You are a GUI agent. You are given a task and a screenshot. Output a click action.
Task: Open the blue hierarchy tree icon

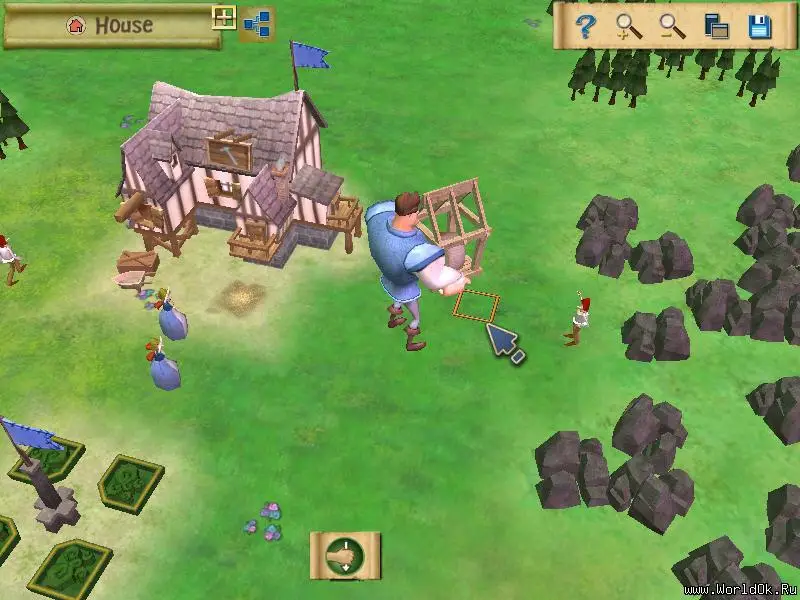coord(257,27)
